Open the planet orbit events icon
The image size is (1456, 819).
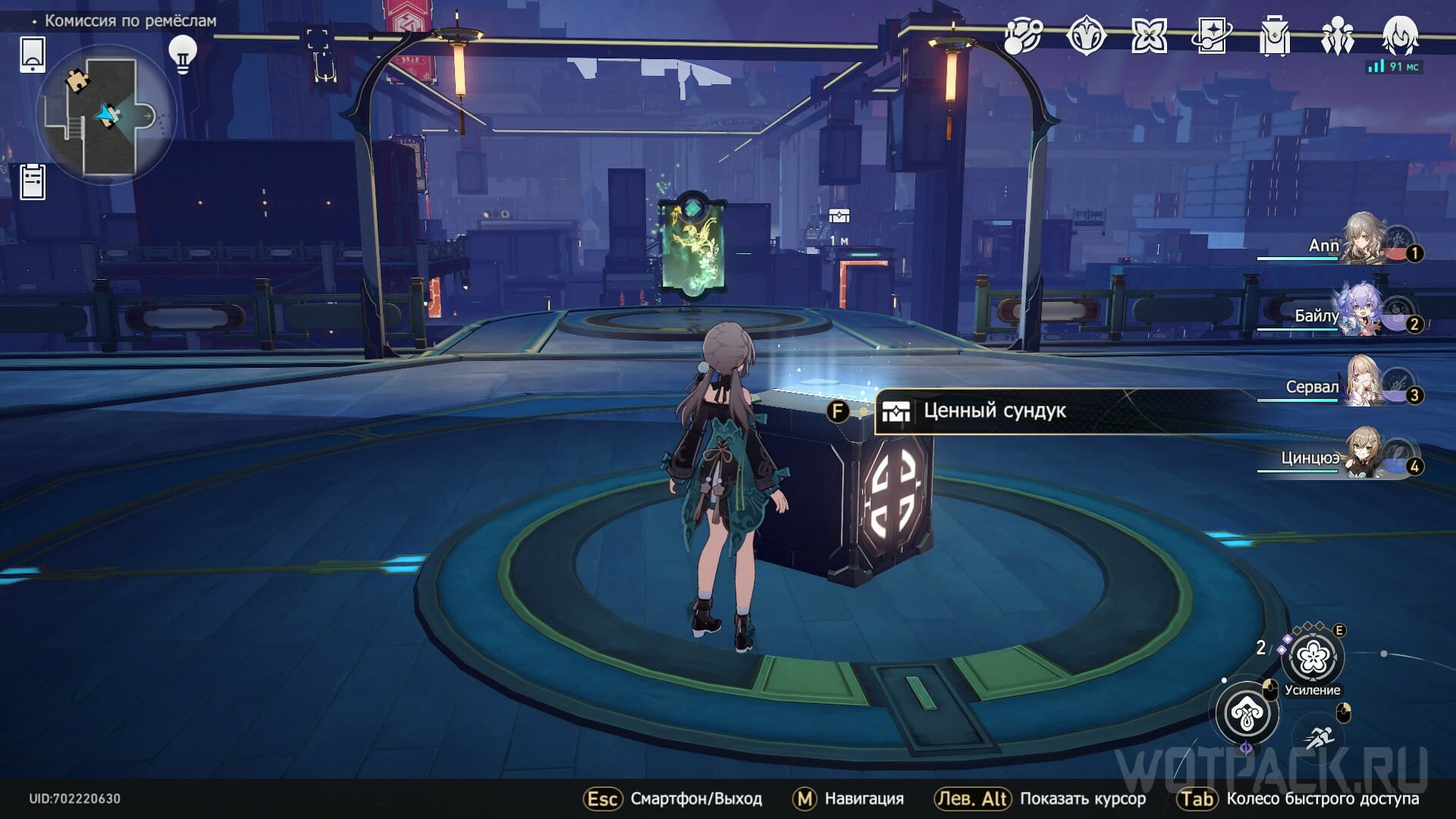pyautogui.click(x=1023, y=36)
